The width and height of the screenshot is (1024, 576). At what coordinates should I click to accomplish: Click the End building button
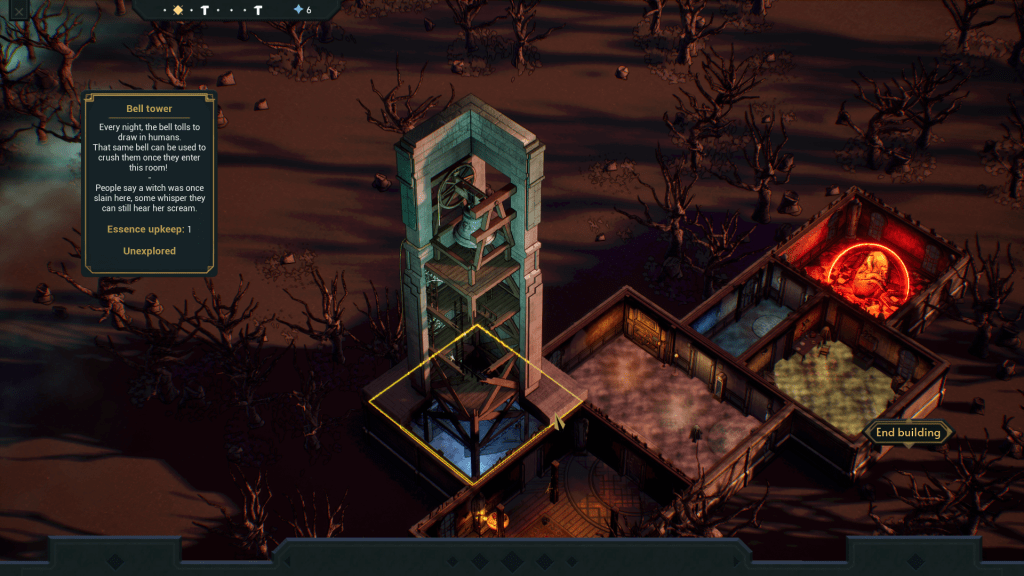(x=908, y=432)
